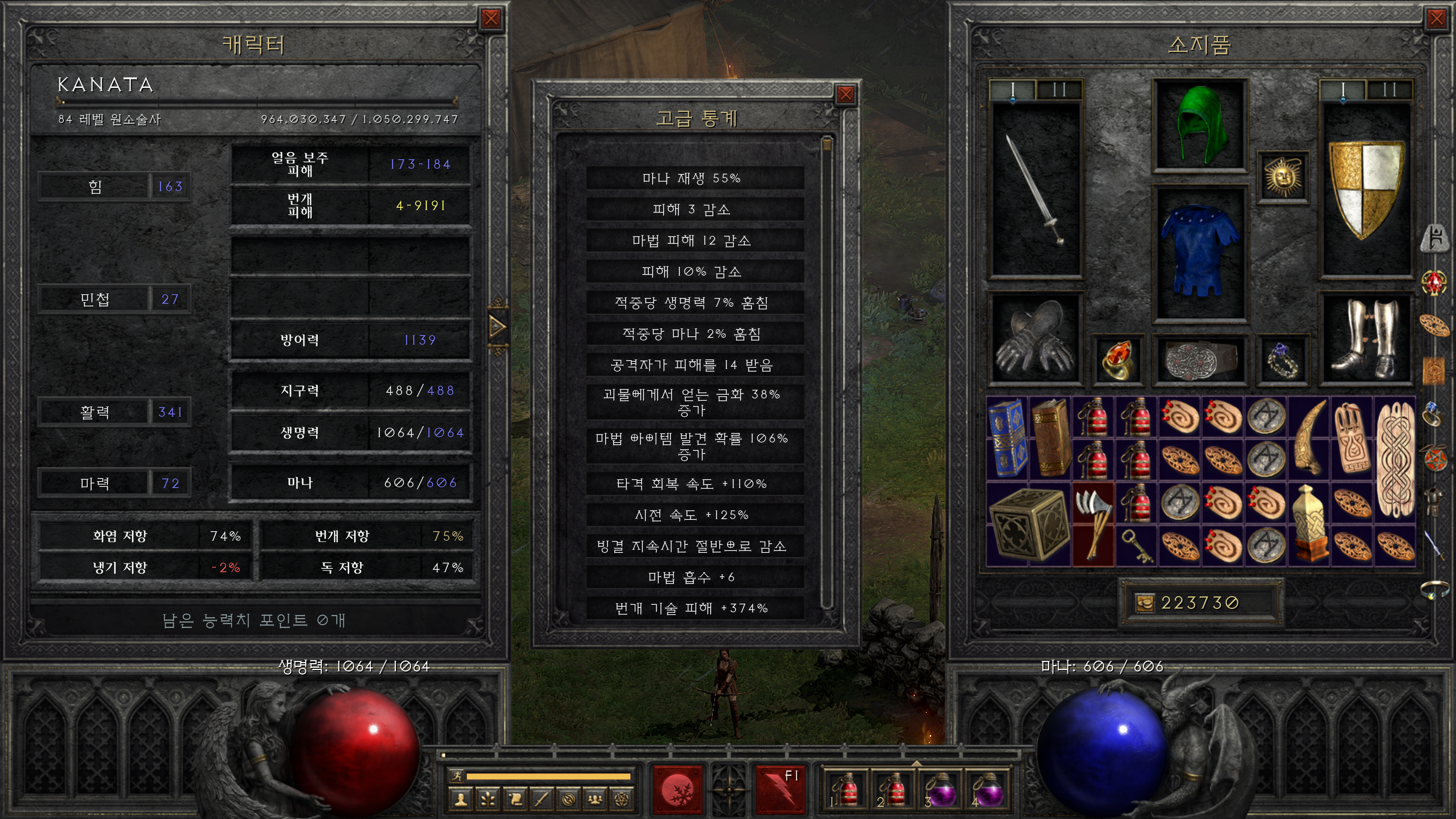Open the quest log scroll button

pyautogui.click(x=515, y=799)
